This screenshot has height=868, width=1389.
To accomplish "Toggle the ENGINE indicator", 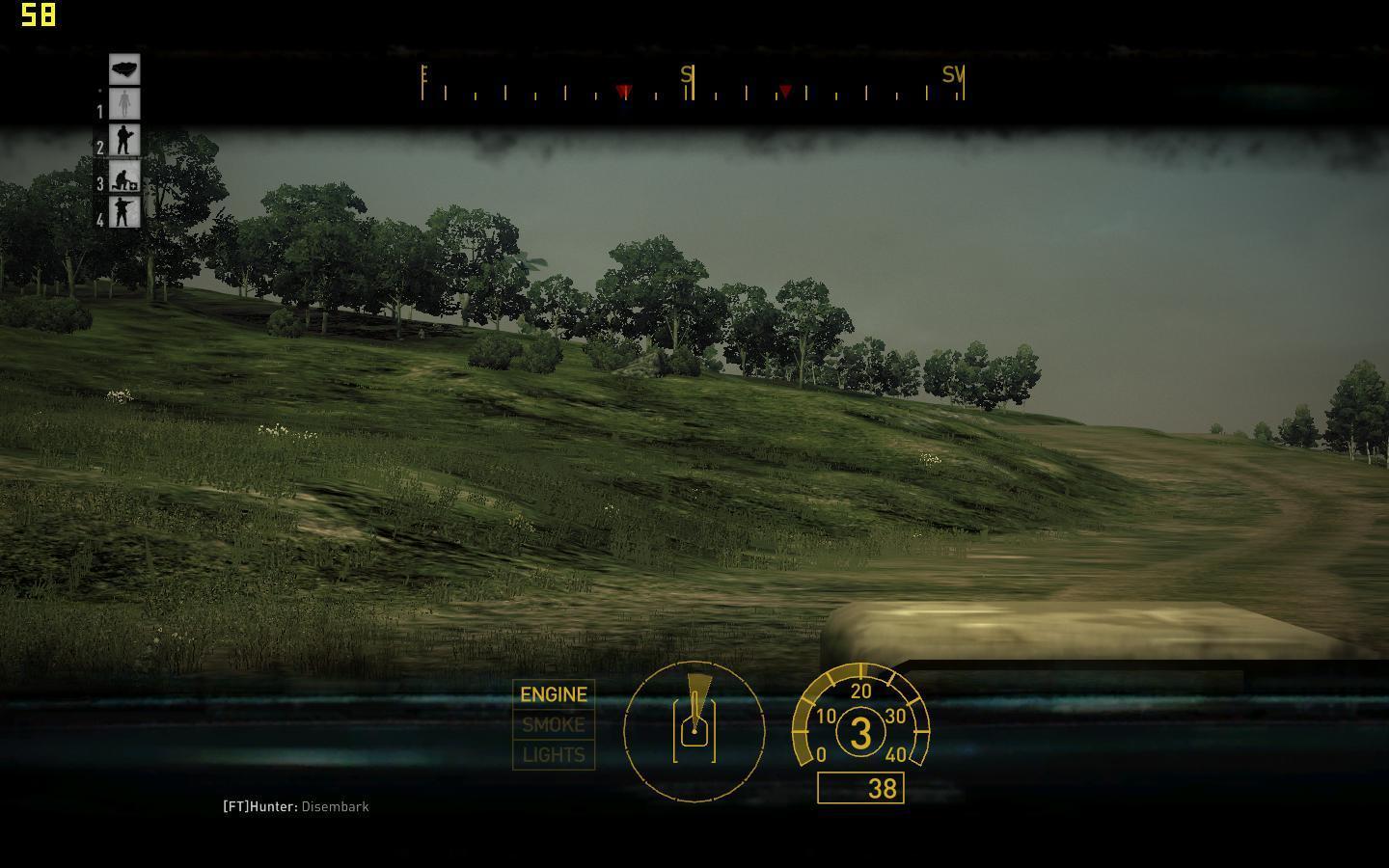I will pyautogui.click(x=554, y=694).
